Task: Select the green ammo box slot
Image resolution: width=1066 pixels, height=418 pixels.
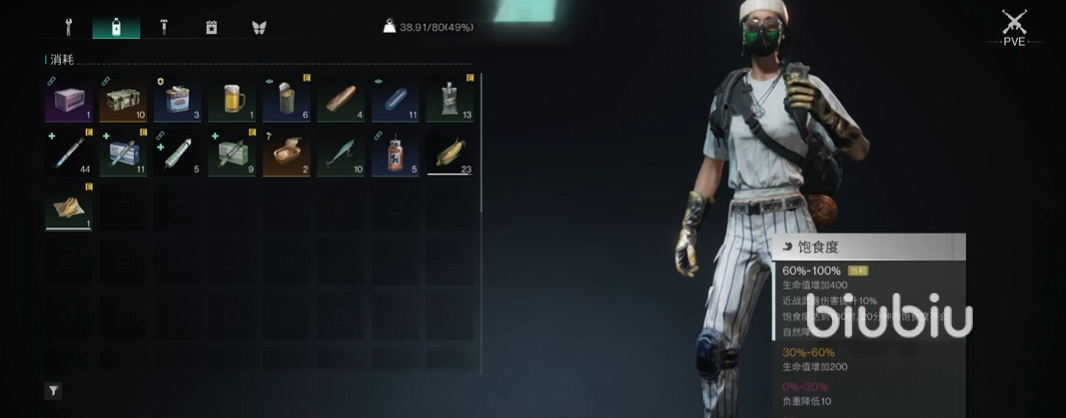Action: pyautogui.click(x=123, y=99)
